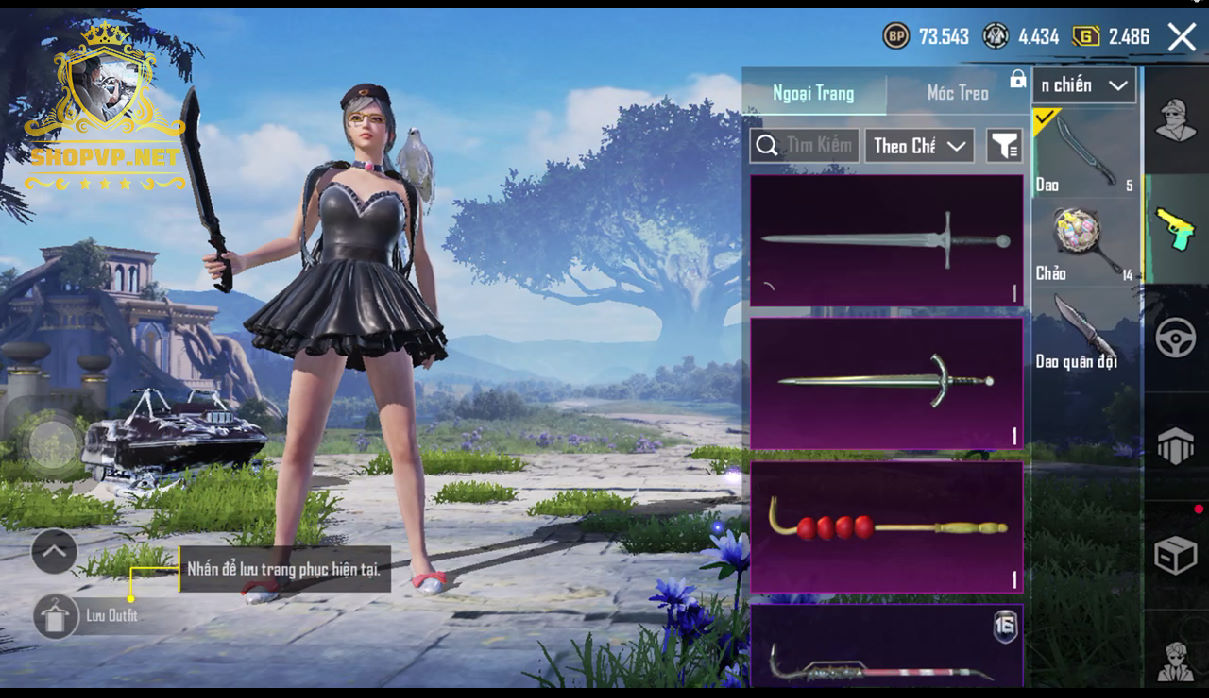The width and height of the screenshot is (1209, 698).
Task: Choose the Dao quân đội category
Action: [x=1084, y=330]
